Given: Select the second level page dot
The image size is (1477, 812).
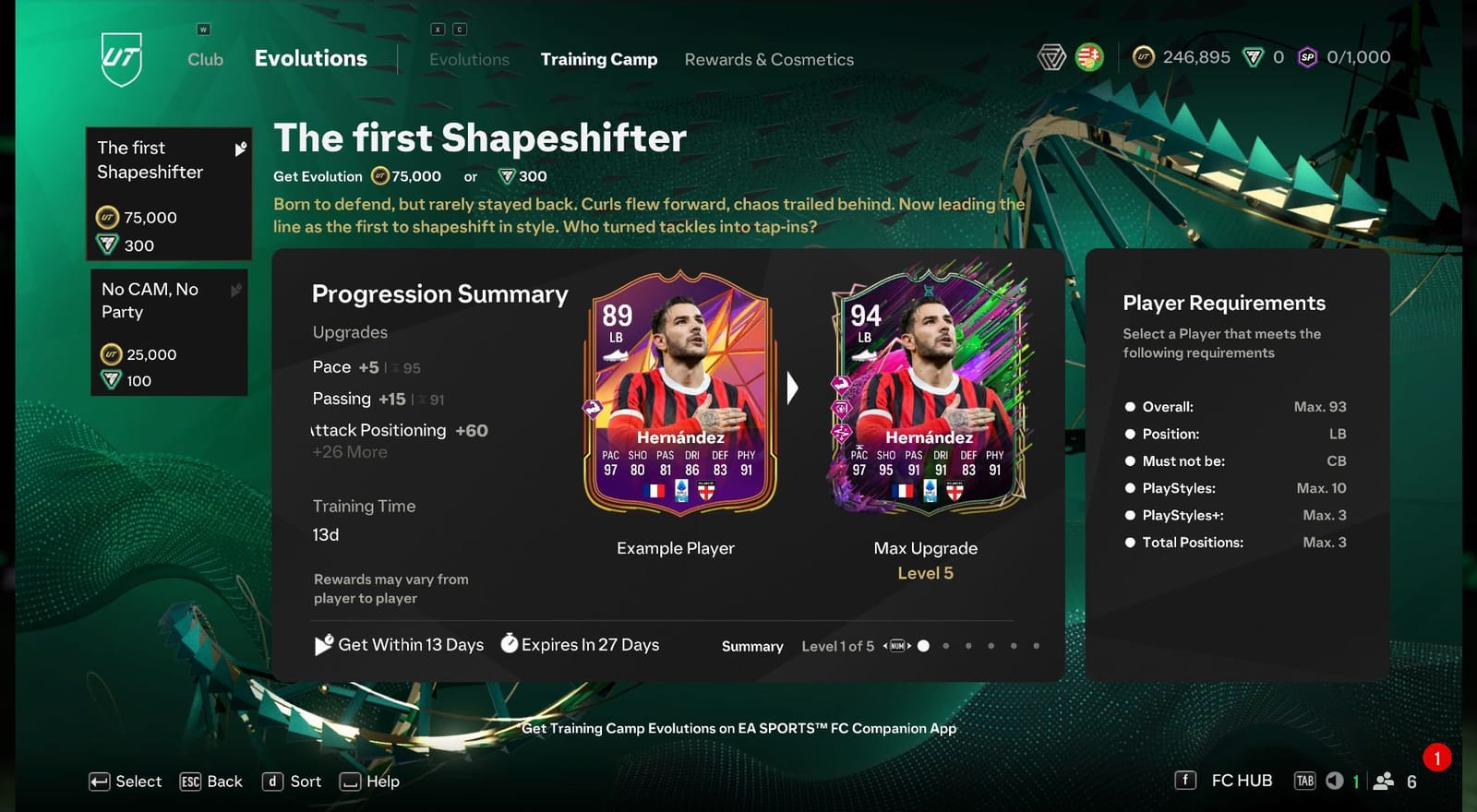Looking at the screenshot, I should (x=946, y=646).
